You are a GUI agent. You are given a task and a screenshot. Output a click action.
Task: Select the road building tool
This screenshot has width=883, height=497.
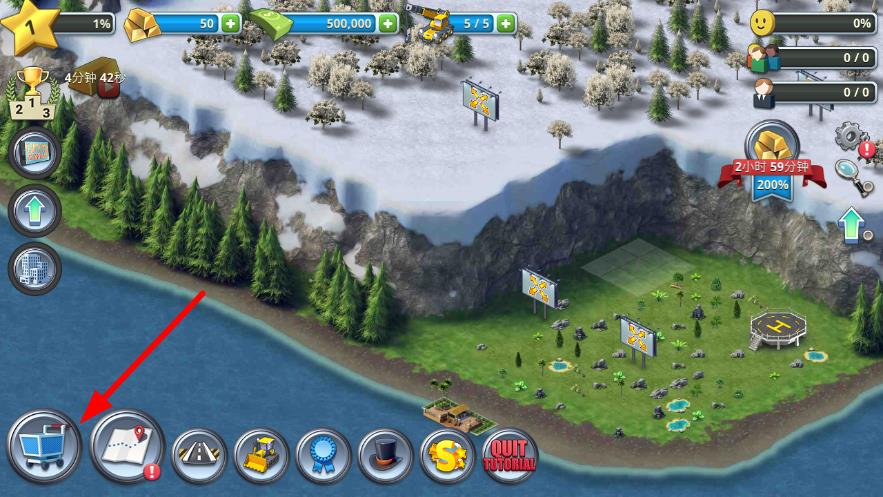pos(198,456)
